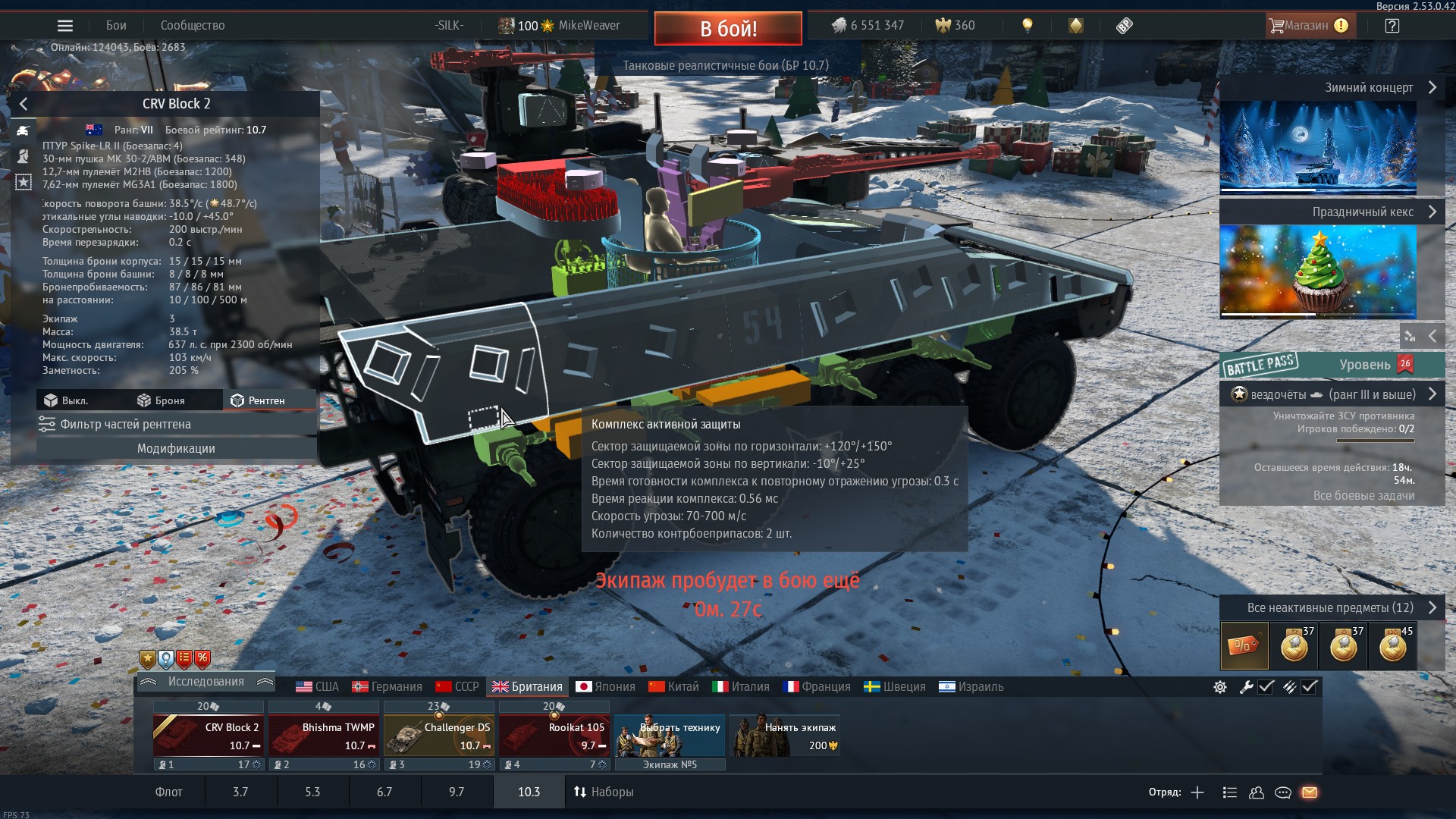Choose the Bhishma TWMP vehicle slot

tap(324, 736)
